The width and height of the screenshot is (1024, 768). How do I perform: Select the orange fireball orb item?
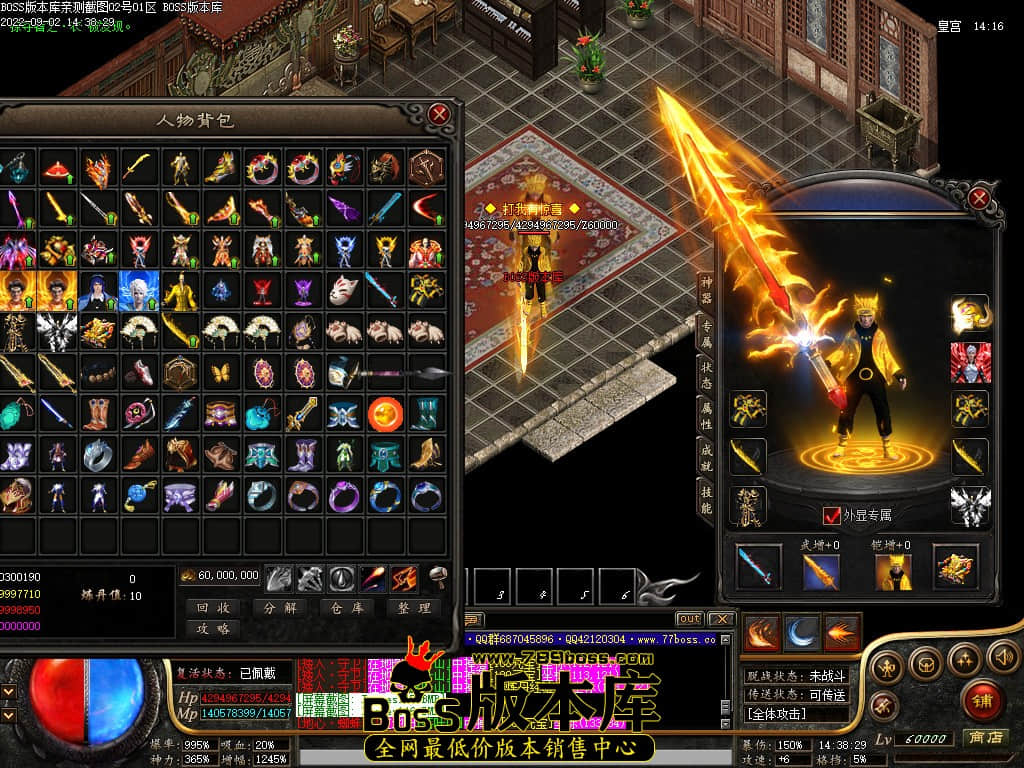(385, 412)
